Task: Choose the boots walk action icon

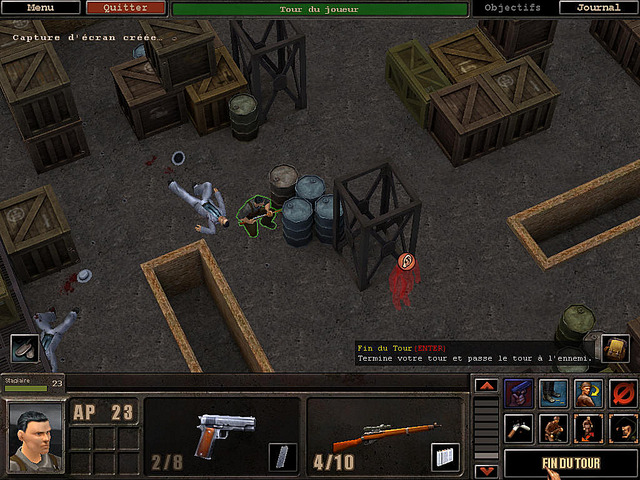Action: click(x=554, y=393)
